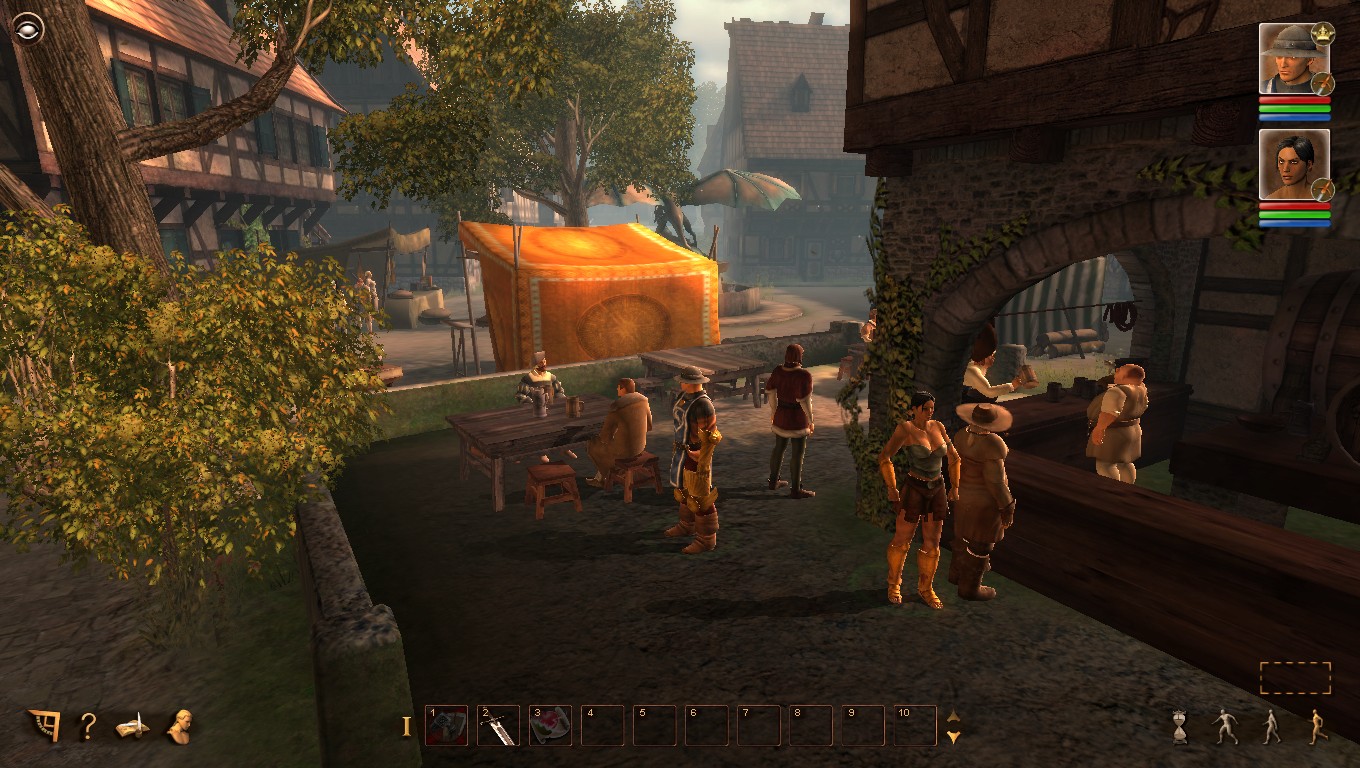Click the up arrow beside the quickbar
Screen dimensions: 1360x768
pyautogui.click(x=955, y=716)
